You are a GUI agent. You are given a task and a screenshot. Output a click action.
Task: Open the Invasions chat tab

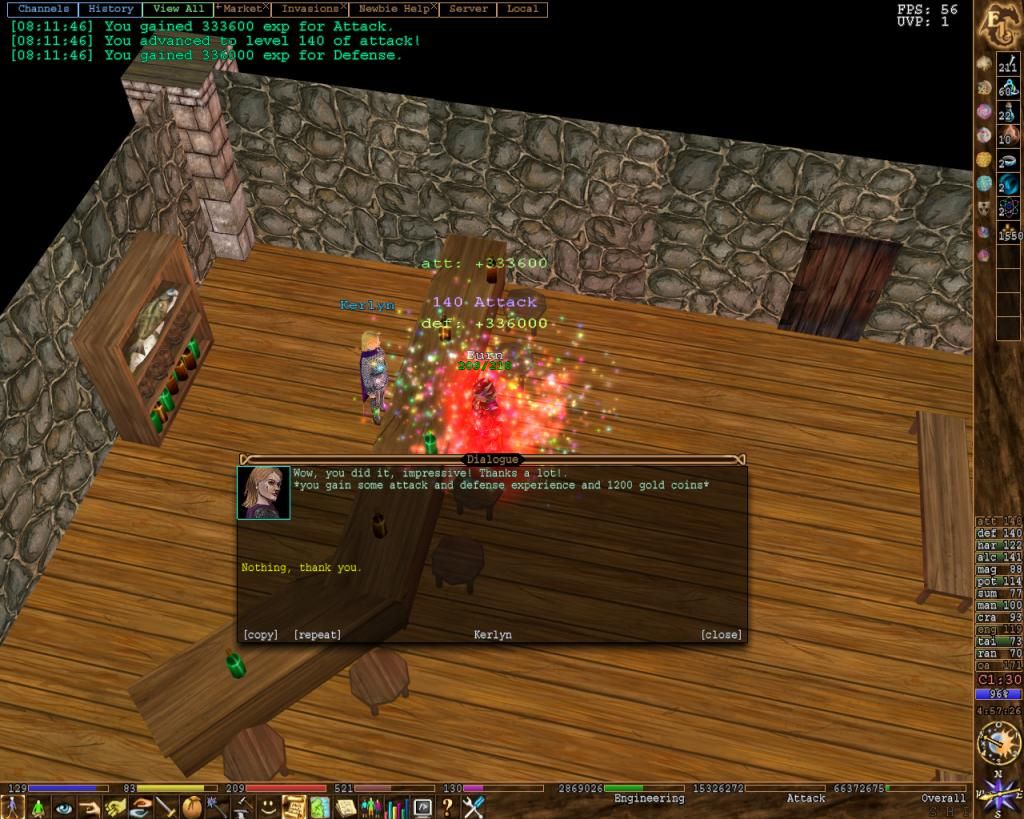310,9
